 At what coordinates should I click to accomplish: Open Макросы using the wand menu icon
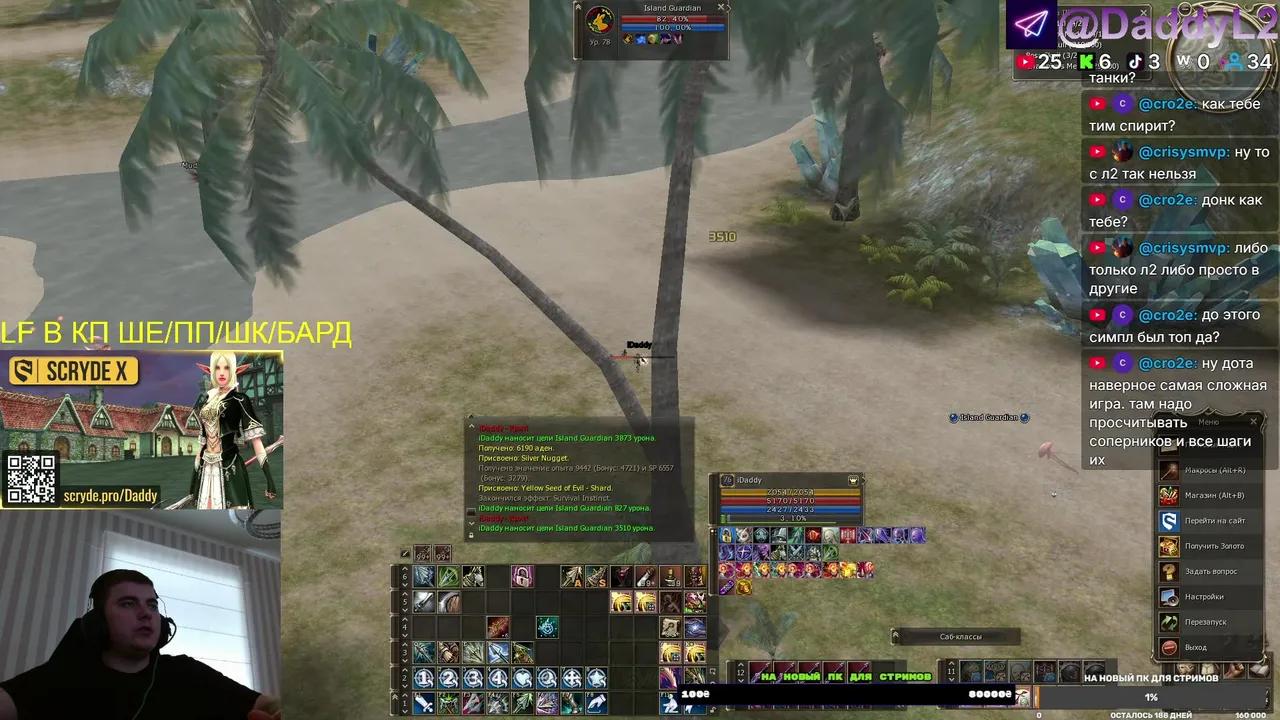[1169, 470]
